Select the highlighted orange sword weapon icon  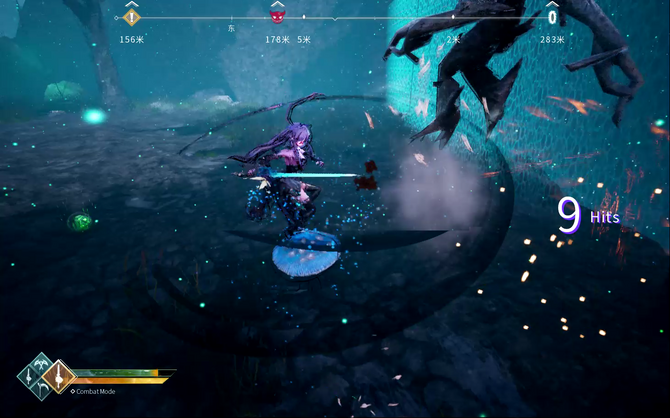tap(58, 376)
